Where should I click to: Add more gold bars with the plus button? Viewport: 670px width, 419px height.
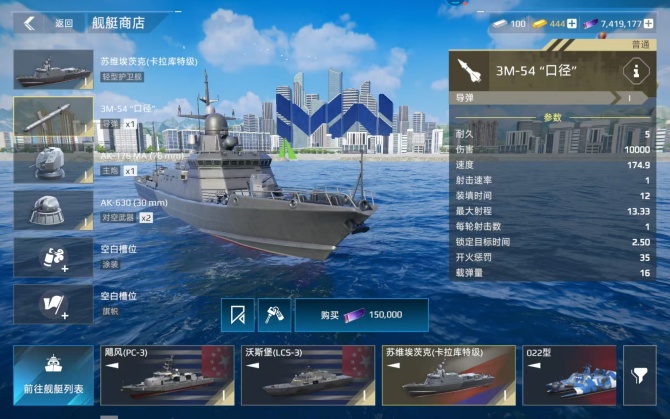tap(572, 23)
